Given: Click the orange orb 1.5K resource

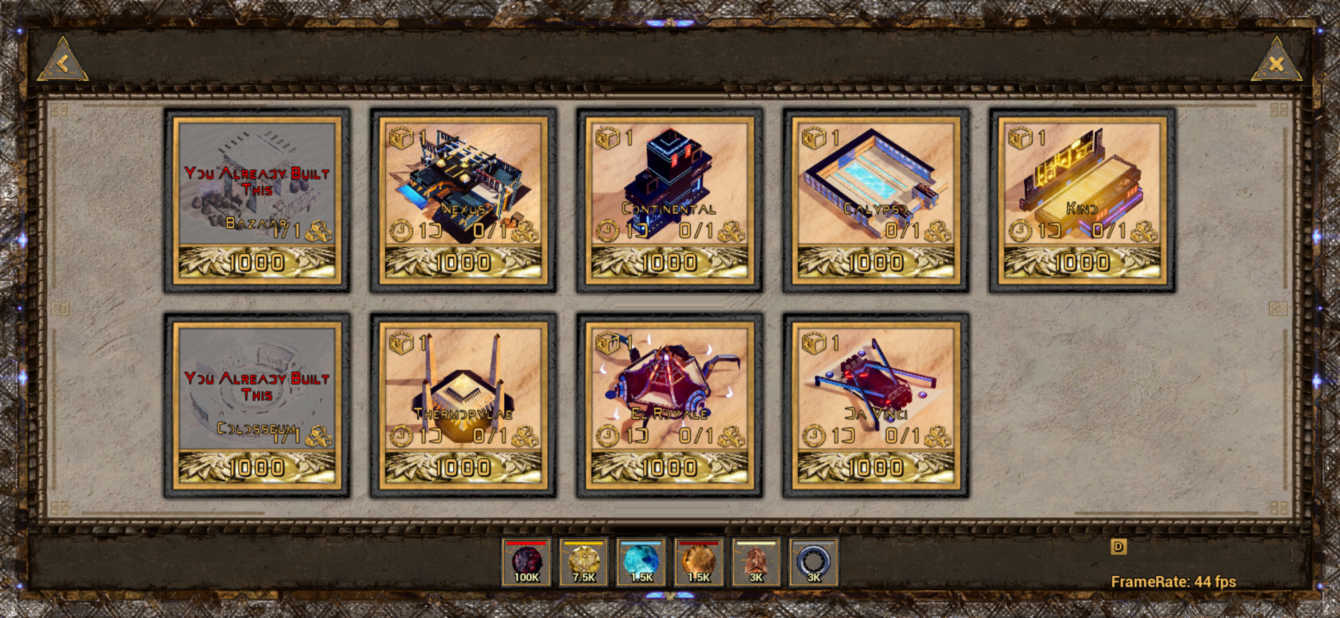Looking at the screenshot, I should tap(699, 563).
